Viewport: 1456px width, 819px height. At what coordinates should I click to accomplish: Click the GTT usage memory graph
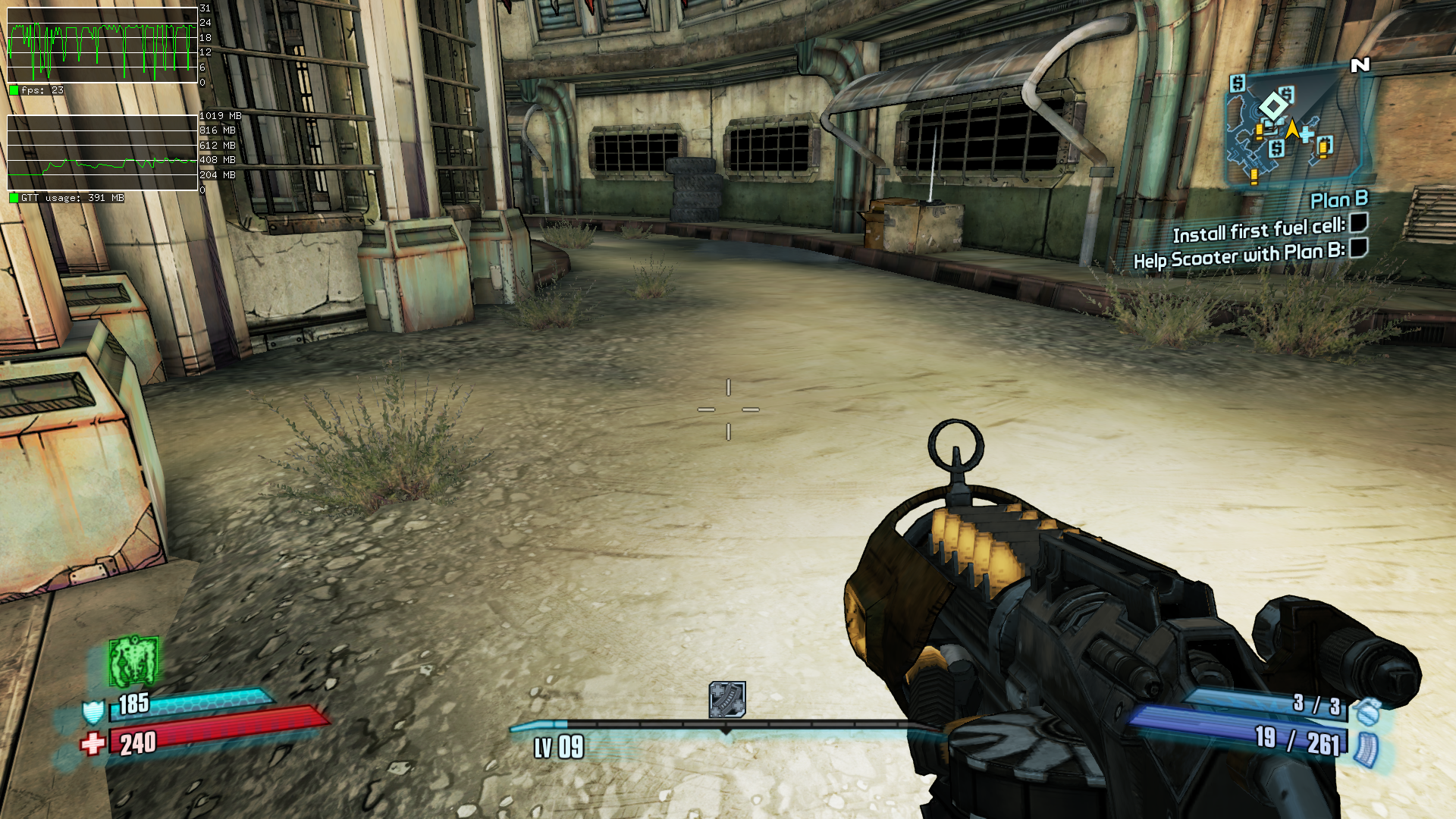click(x=102, y=152)
